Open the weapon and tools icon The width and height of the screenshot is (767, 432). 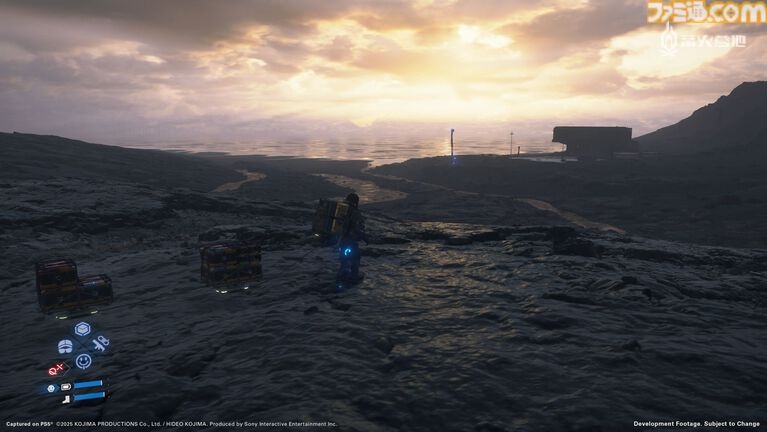[x=100, y=344]
